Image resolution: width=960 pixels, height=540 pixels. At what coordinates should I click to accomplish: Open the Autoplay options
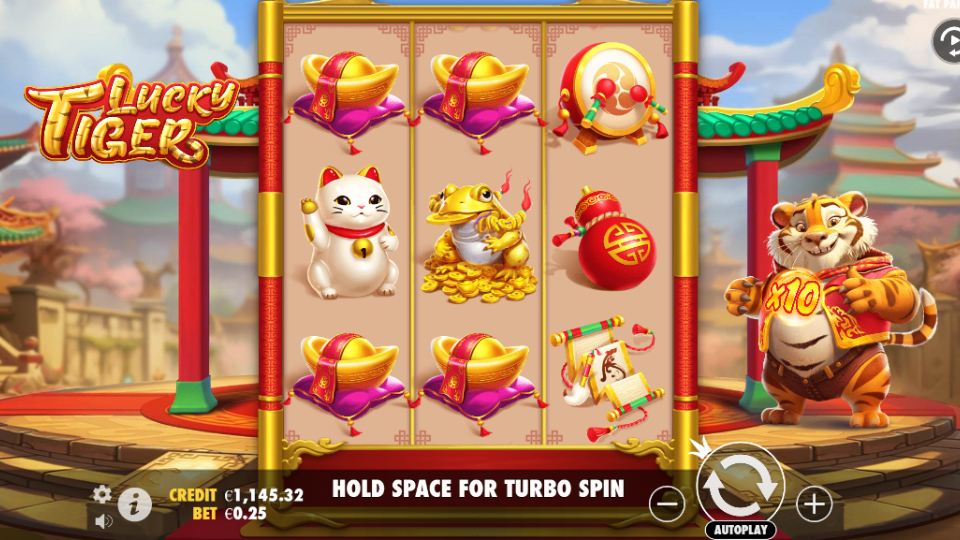pos(740,530)
